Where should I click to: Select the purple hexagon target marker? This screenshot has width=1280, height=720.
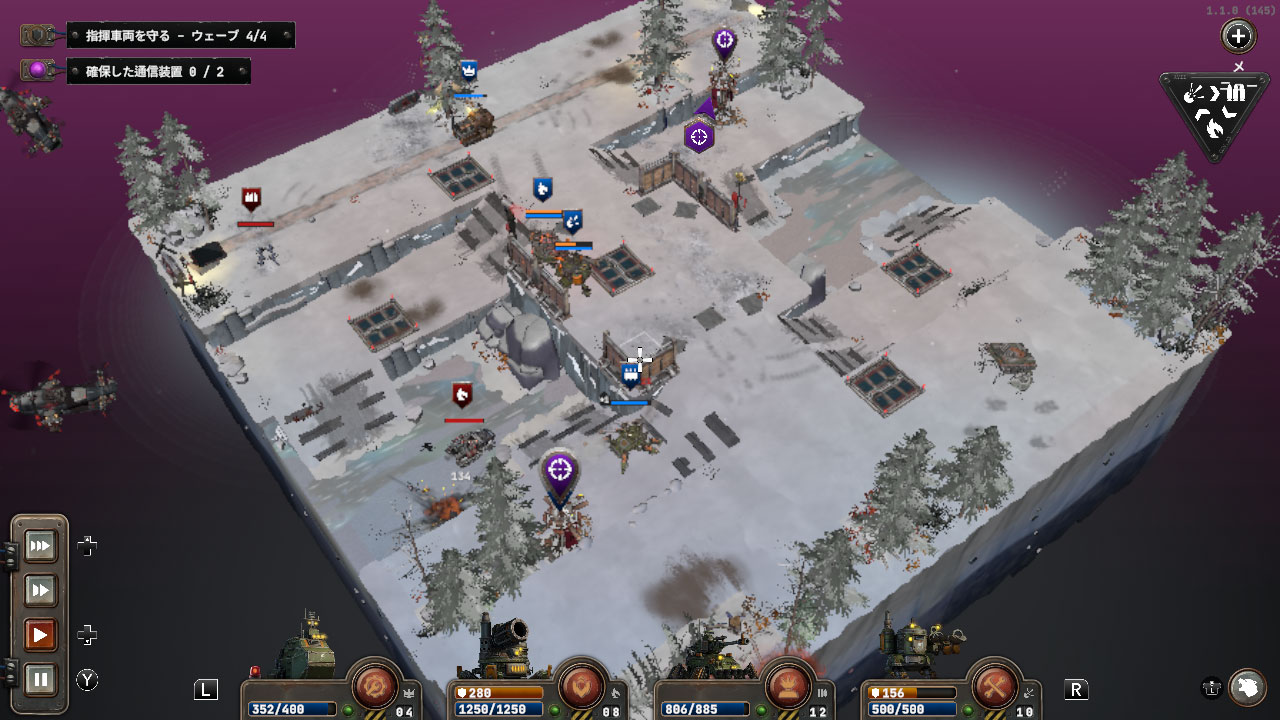coord(699,136)
